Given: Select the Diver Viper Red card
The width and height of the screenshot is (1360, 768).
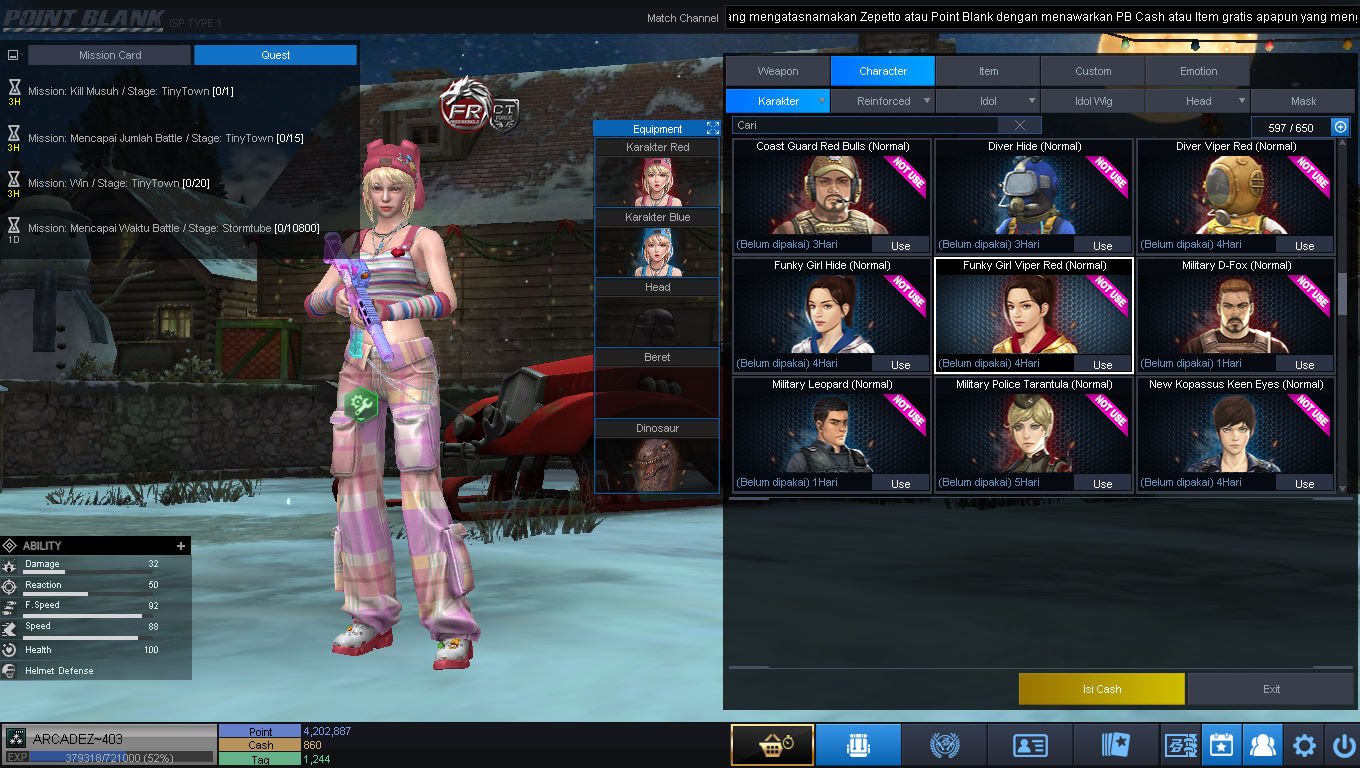Looking at the screenshot, I should point(1235,195).
